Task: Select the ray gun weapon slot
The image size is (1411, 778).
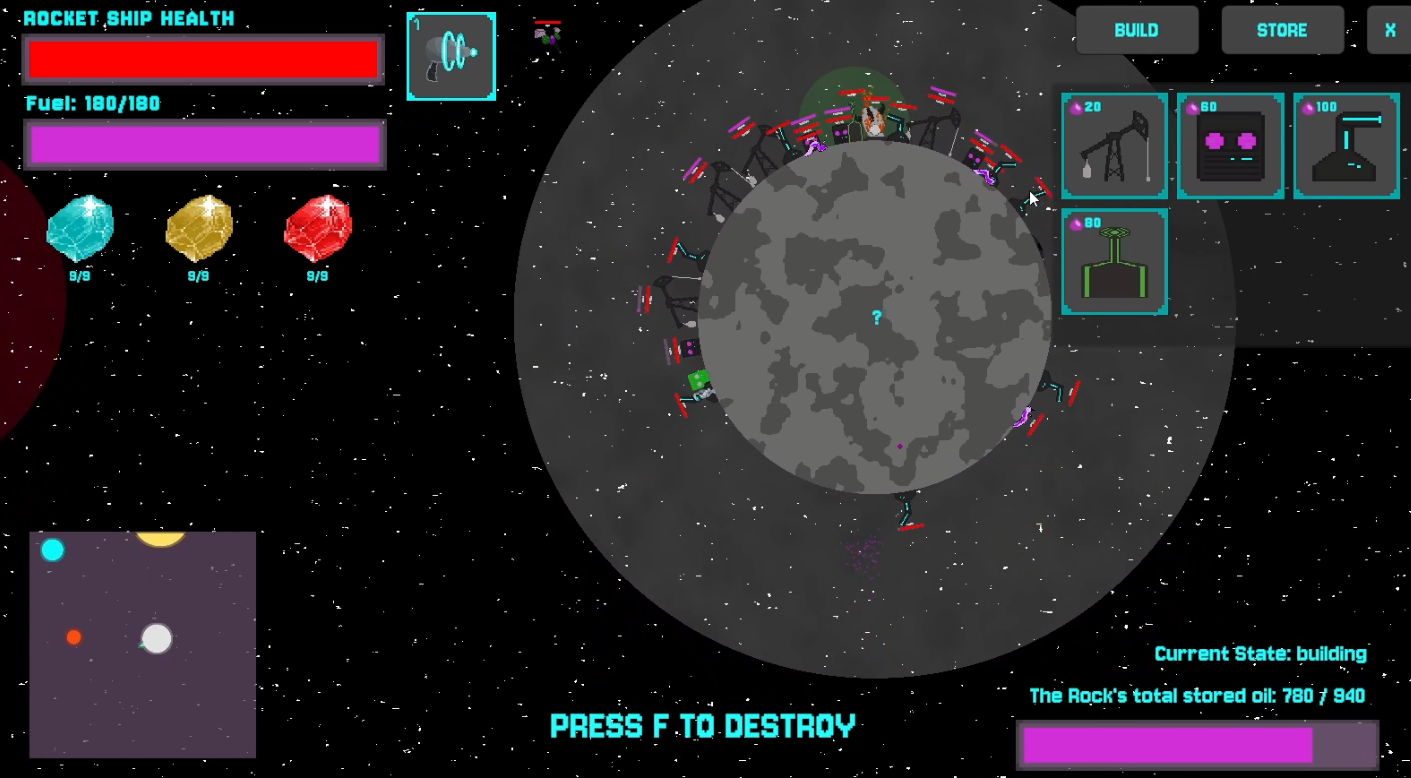Action: point(451,56)
